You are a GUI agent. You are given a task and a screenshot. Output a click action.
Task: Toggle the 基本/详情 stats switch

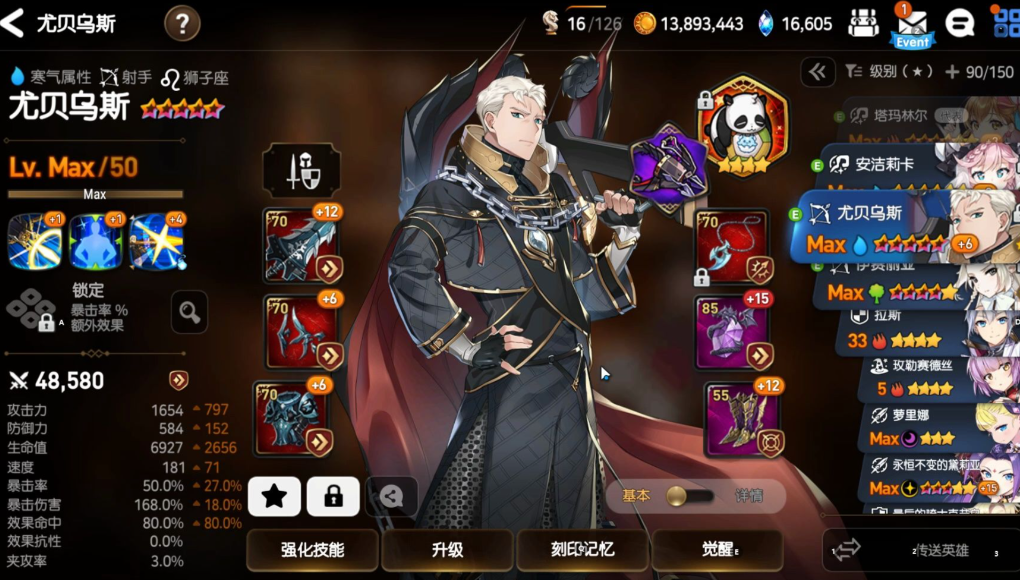pos(690,496)
